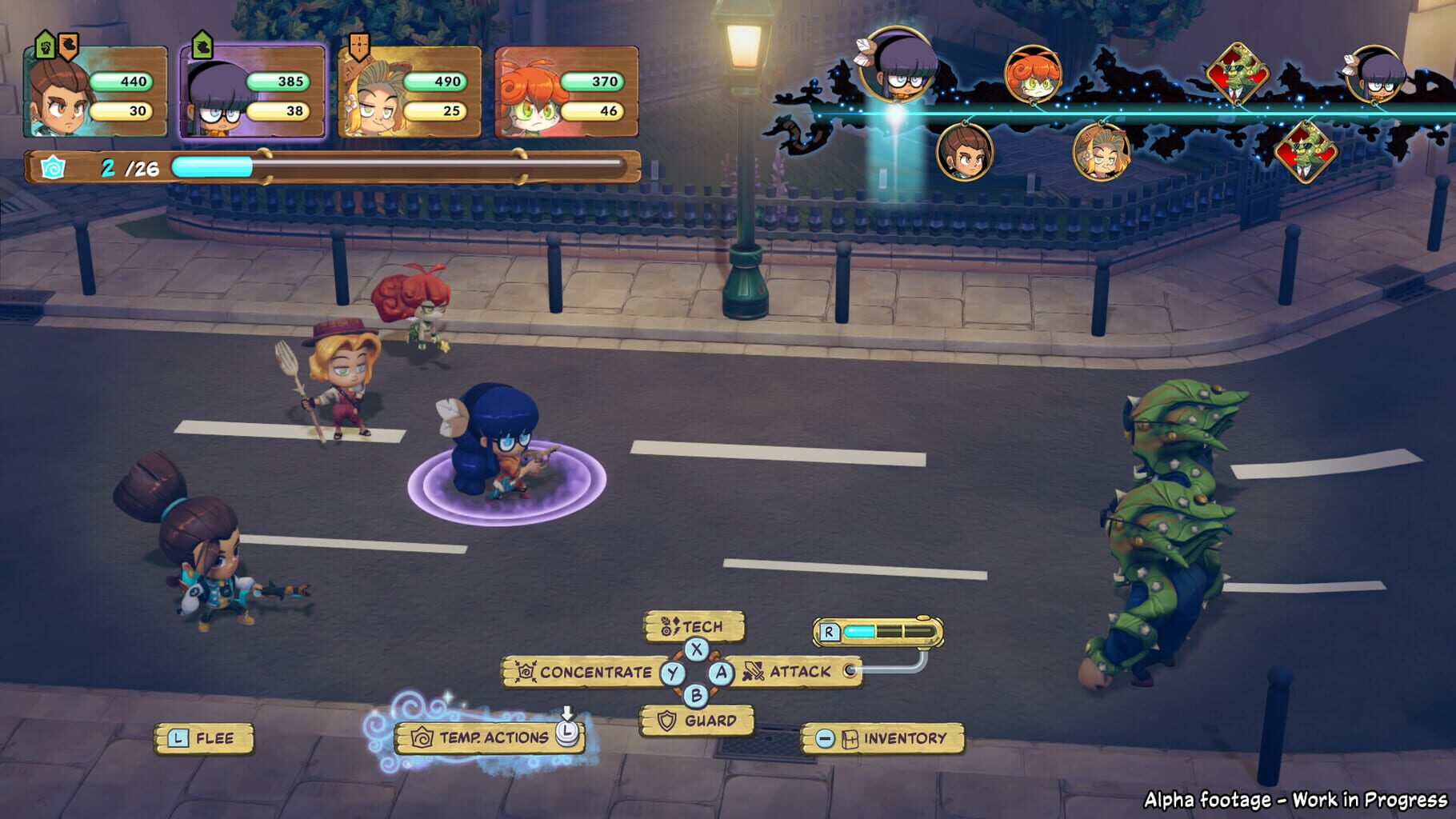Click the green dragon emblem on second portrait
Image resolution: width=1456 pixels, height=819 pixels.
(x=201, y=46)
